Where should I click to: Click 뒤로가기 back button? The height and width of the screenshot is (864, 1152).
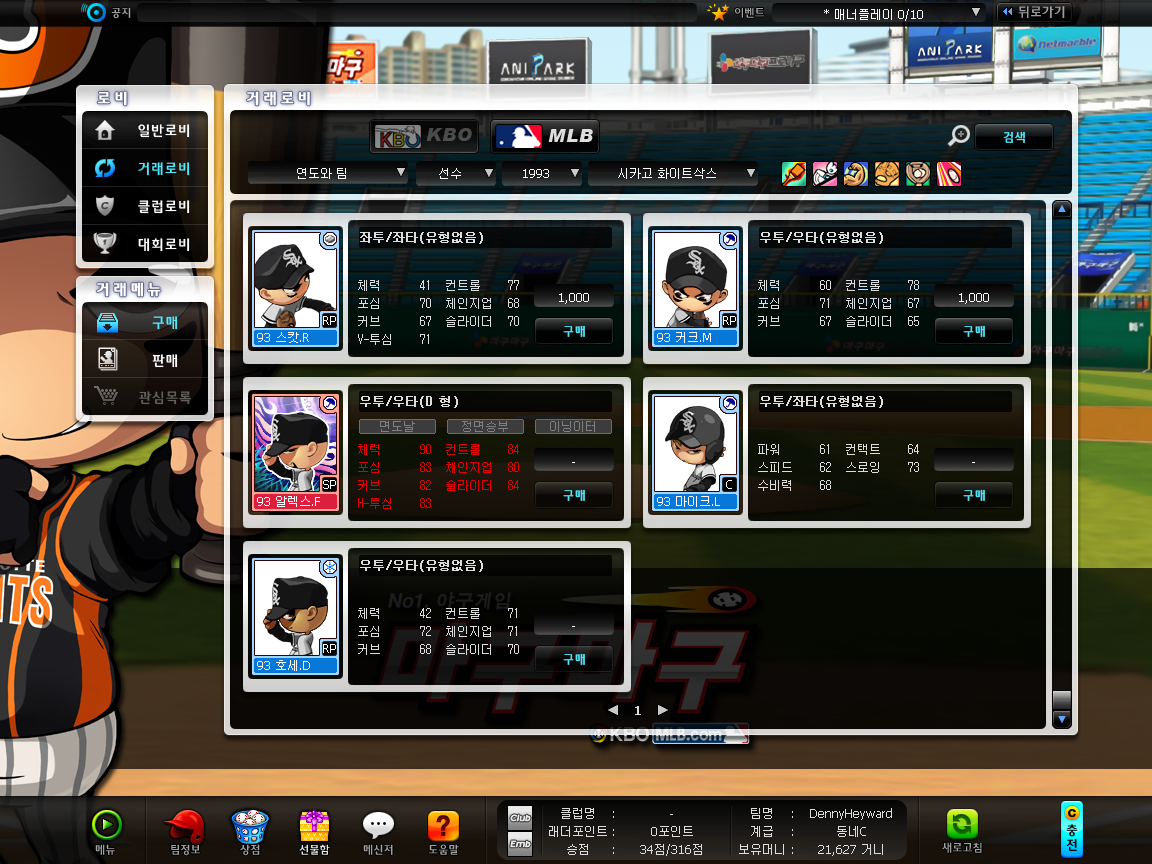1033,12
